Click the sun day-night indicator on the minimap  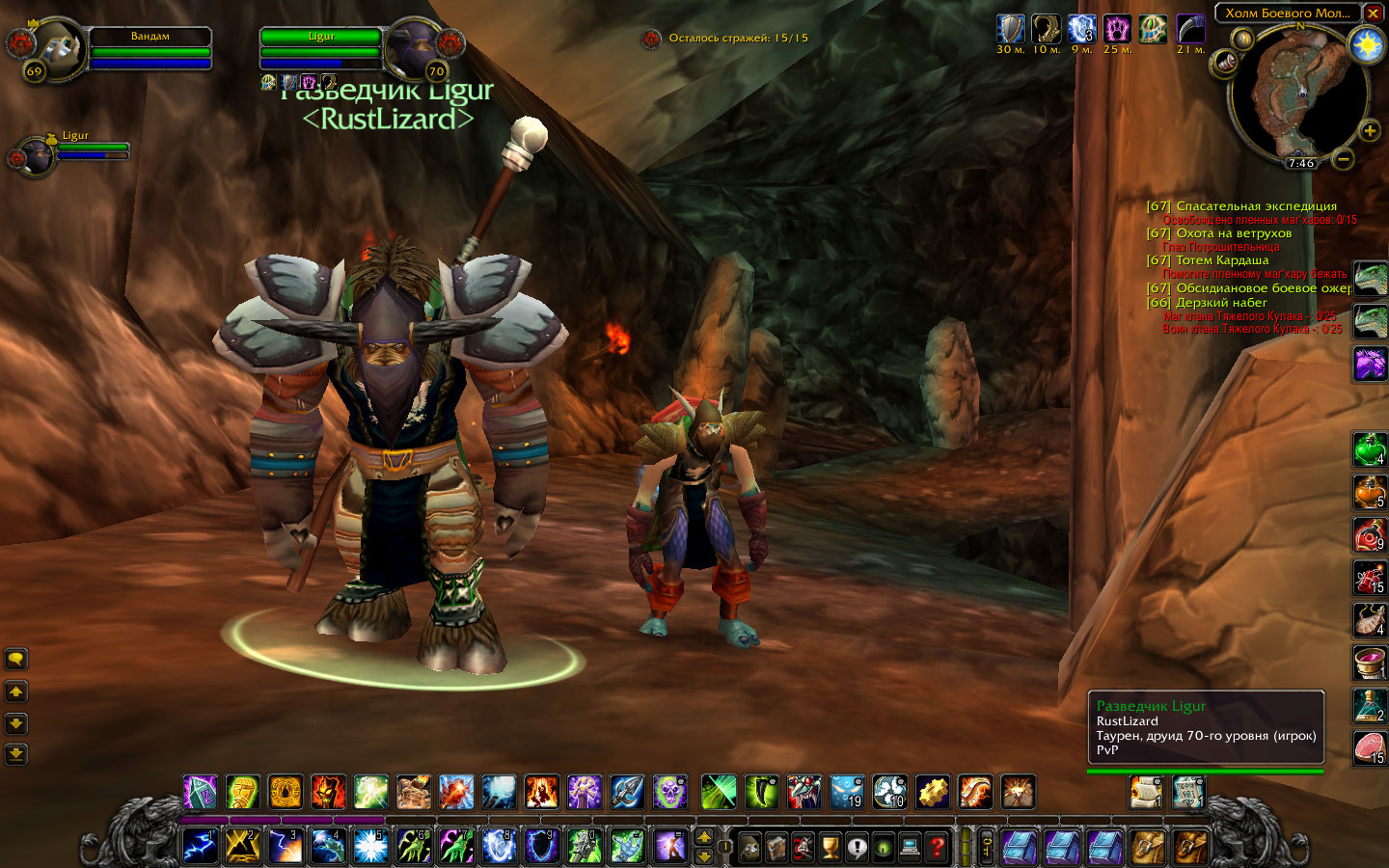point(1367,45)
